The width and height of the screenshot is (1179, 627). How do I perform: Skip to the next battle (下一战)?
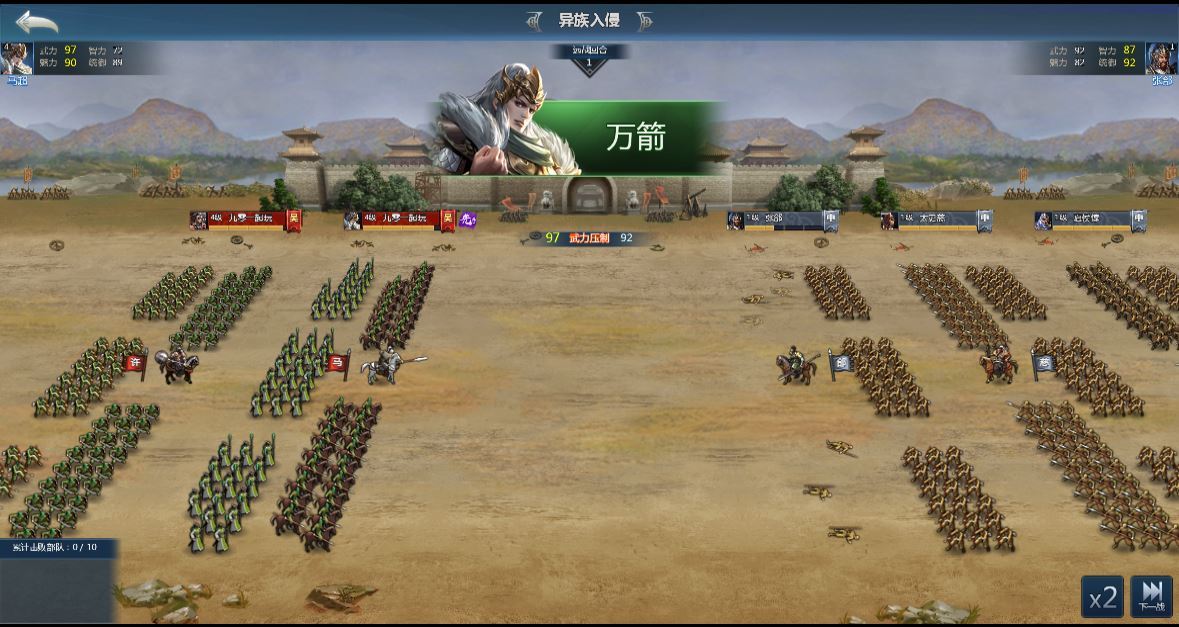coord(1151,597)
